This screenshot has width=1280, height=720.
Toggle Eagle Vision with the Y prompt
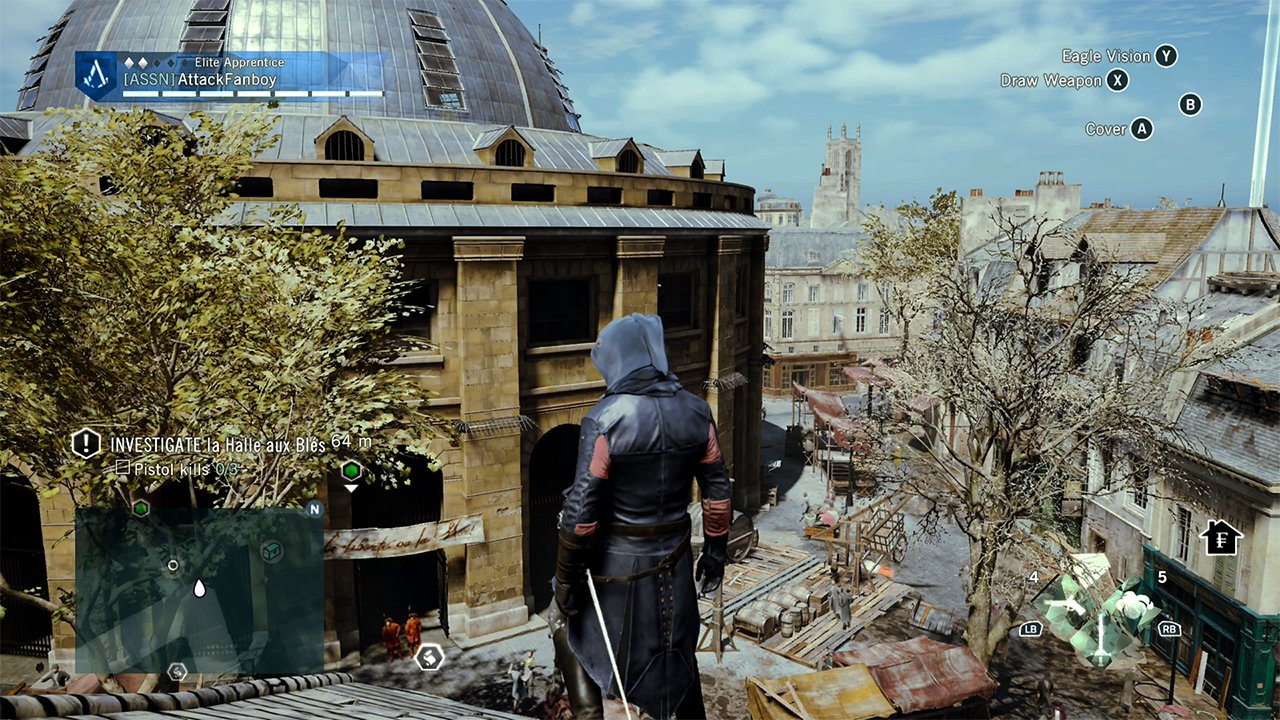pos(1161,56)
